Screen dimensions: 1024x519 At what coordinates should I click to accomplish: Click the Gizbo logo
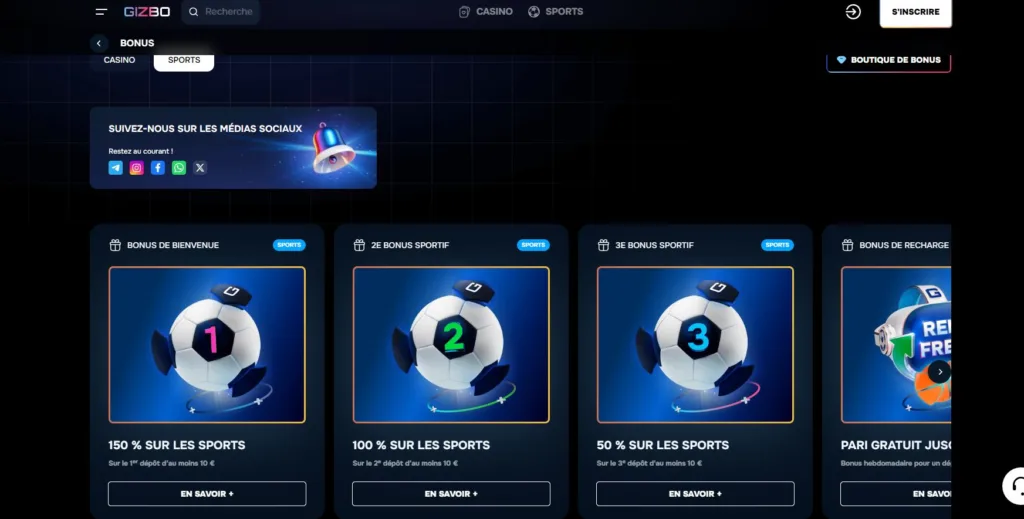(x=145, y=12)
